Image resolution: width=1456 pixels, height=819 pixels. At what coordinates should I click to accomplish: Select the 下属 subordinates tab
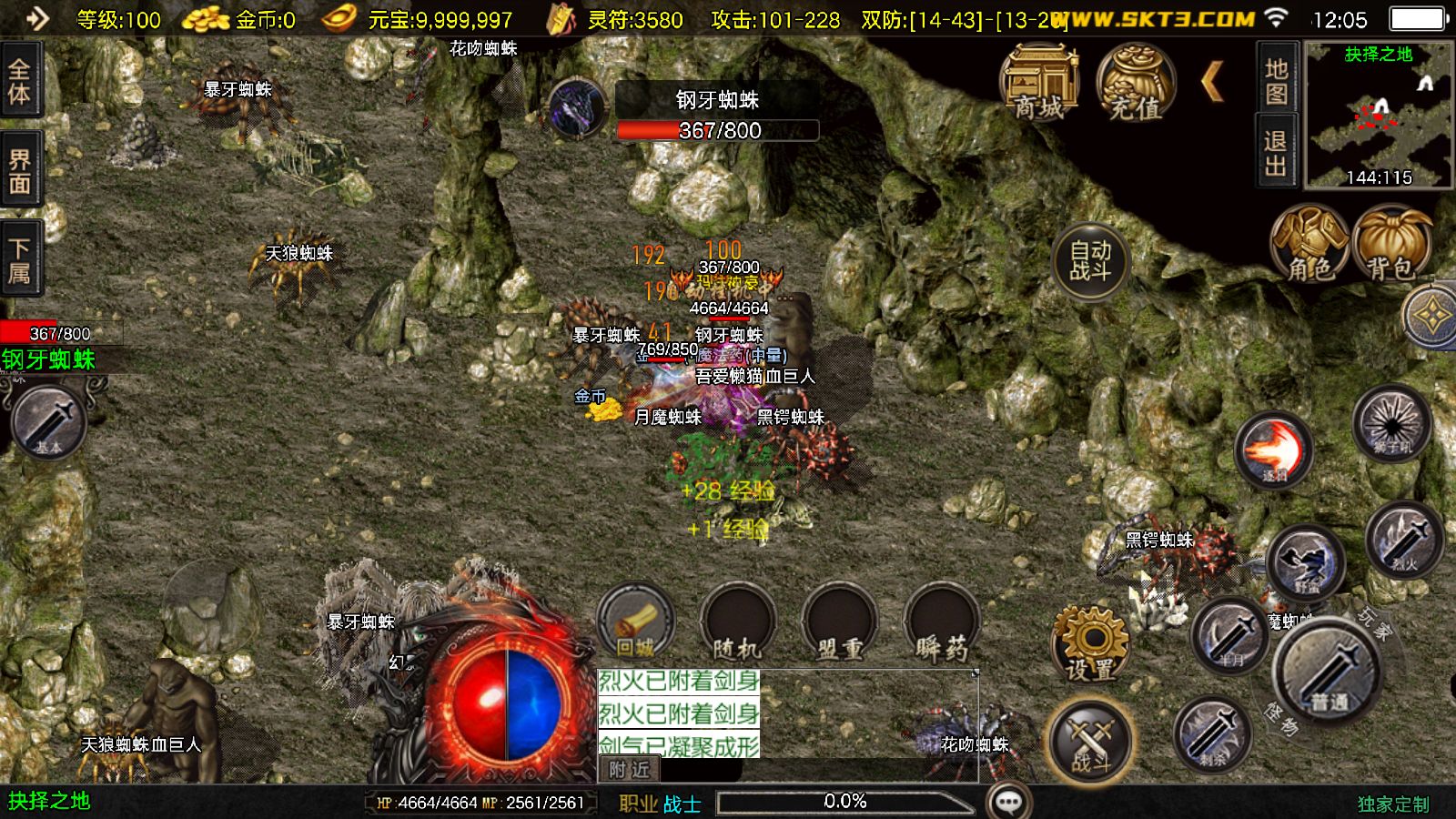pos(20,260)
